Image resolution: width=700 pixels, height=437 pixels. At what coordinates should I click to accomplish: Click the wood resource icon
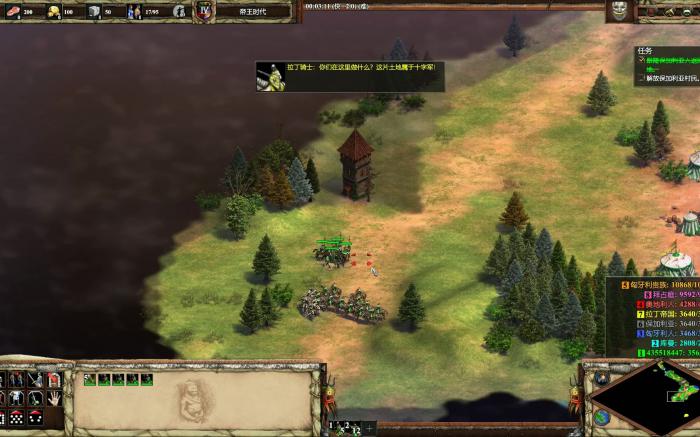point(11,12)
